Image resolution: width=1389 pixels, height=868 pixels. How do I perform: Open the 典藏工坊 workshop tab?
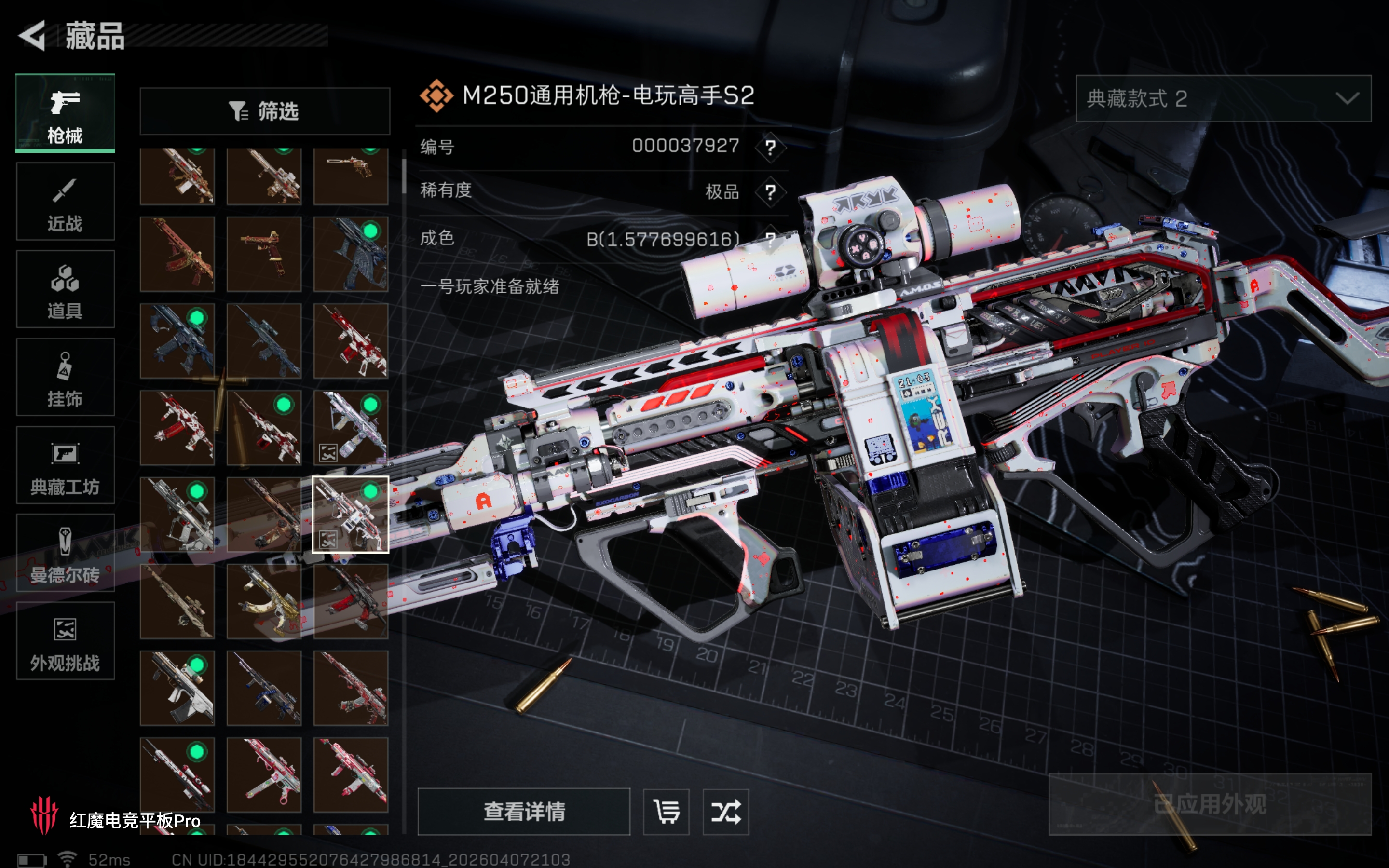click(65, 465)
